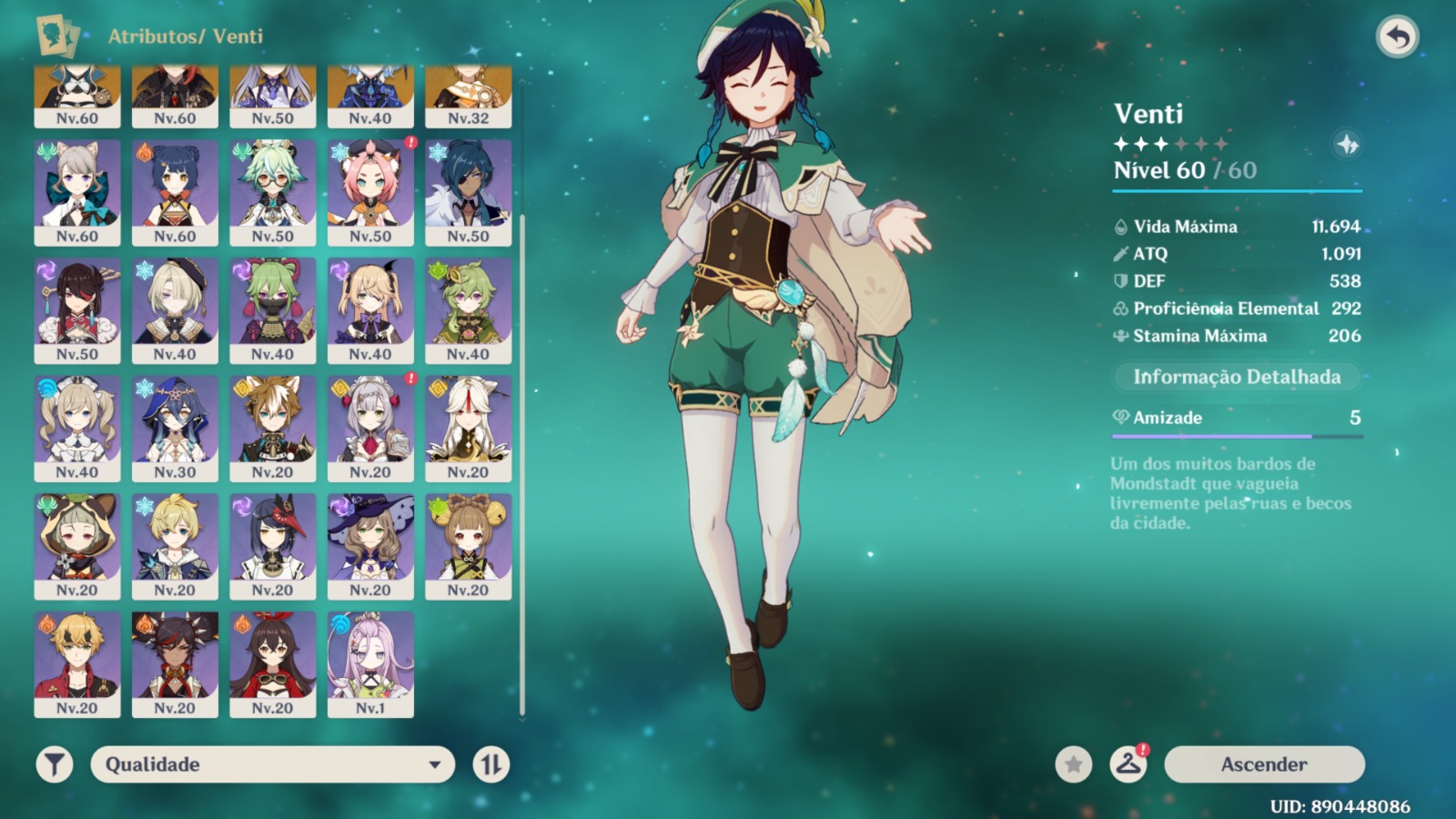Toggle the sort order arrows button
The height and width of the screenshot is (819, 1456).
coord(491,764)
